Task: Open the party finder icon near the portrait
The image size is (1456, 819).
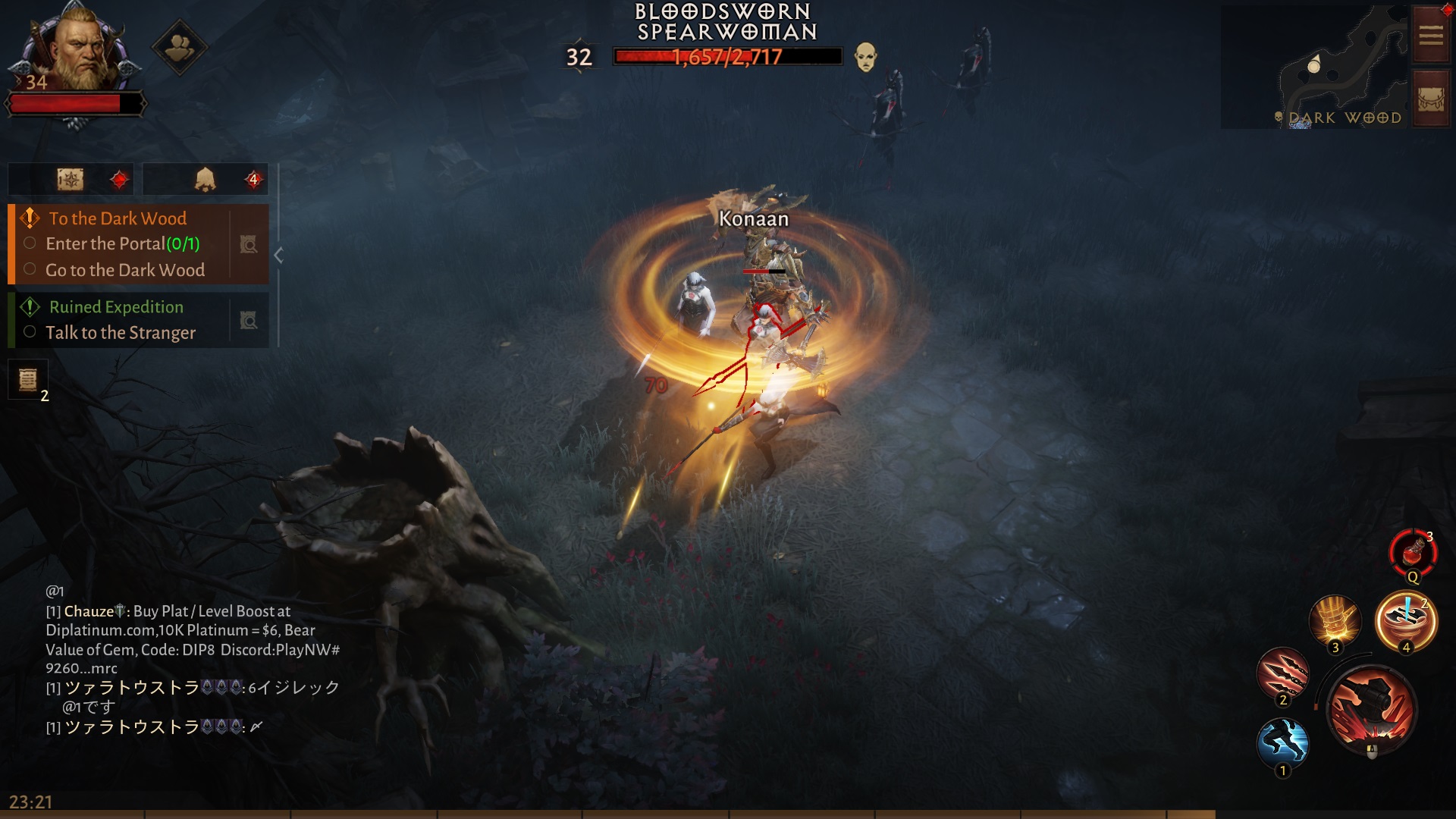Action: pos(179,47)
